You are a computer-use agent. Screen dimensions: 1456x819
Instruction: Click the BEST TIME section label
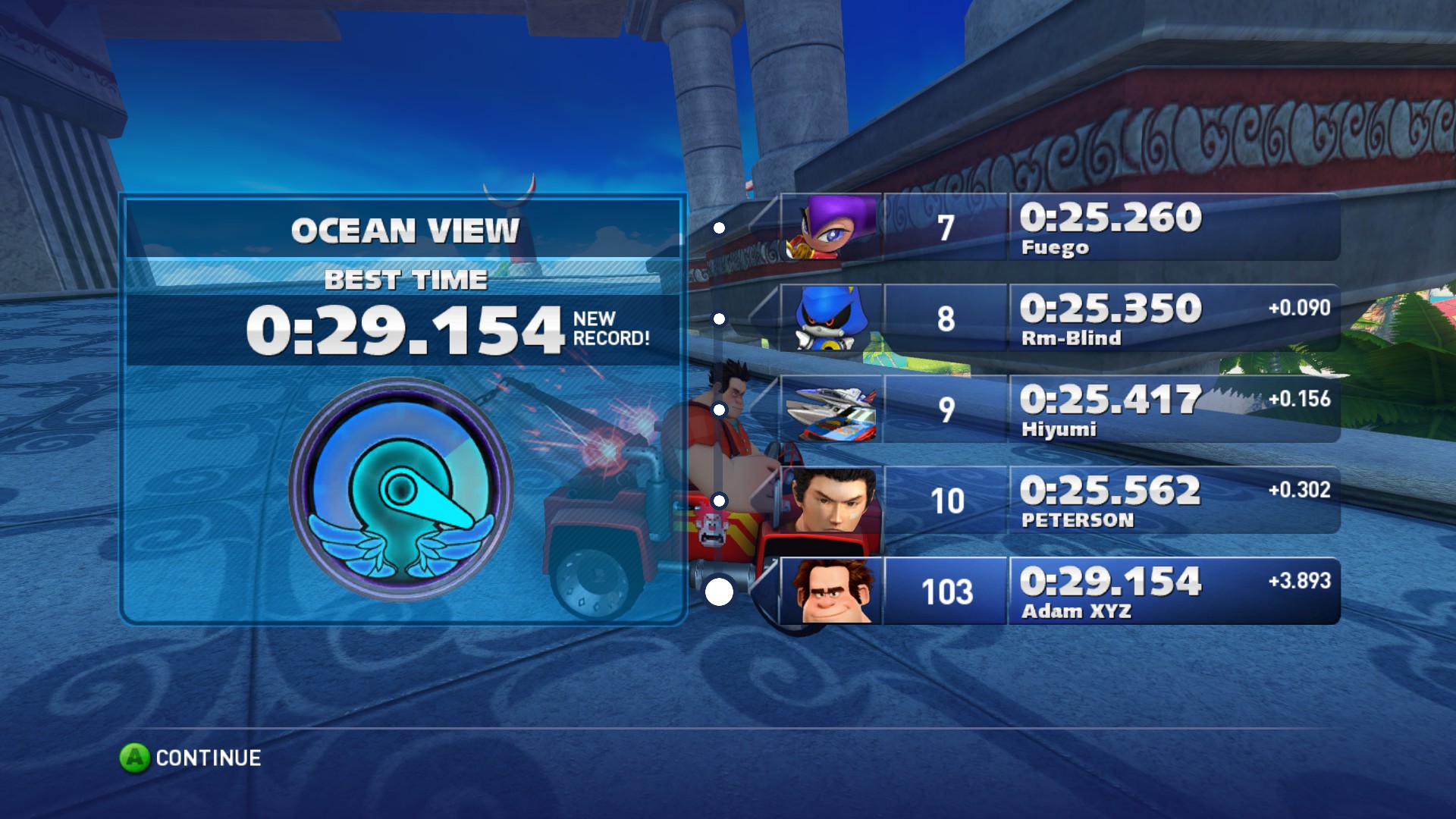point(405,280)
